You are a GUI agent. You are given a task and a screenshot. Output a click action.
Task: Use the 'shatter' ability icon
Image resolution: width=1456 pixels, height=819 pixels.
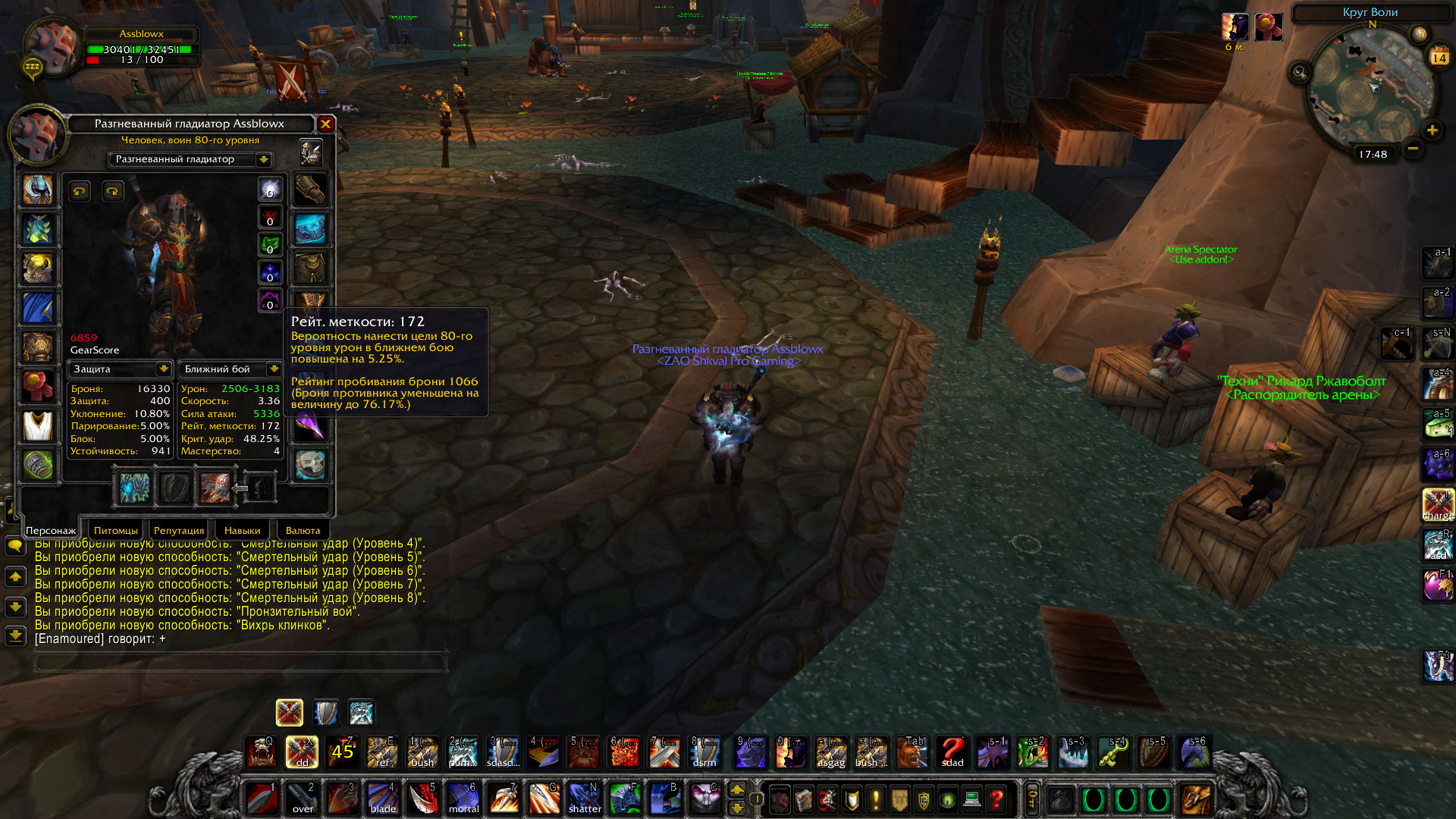(585, 799)
